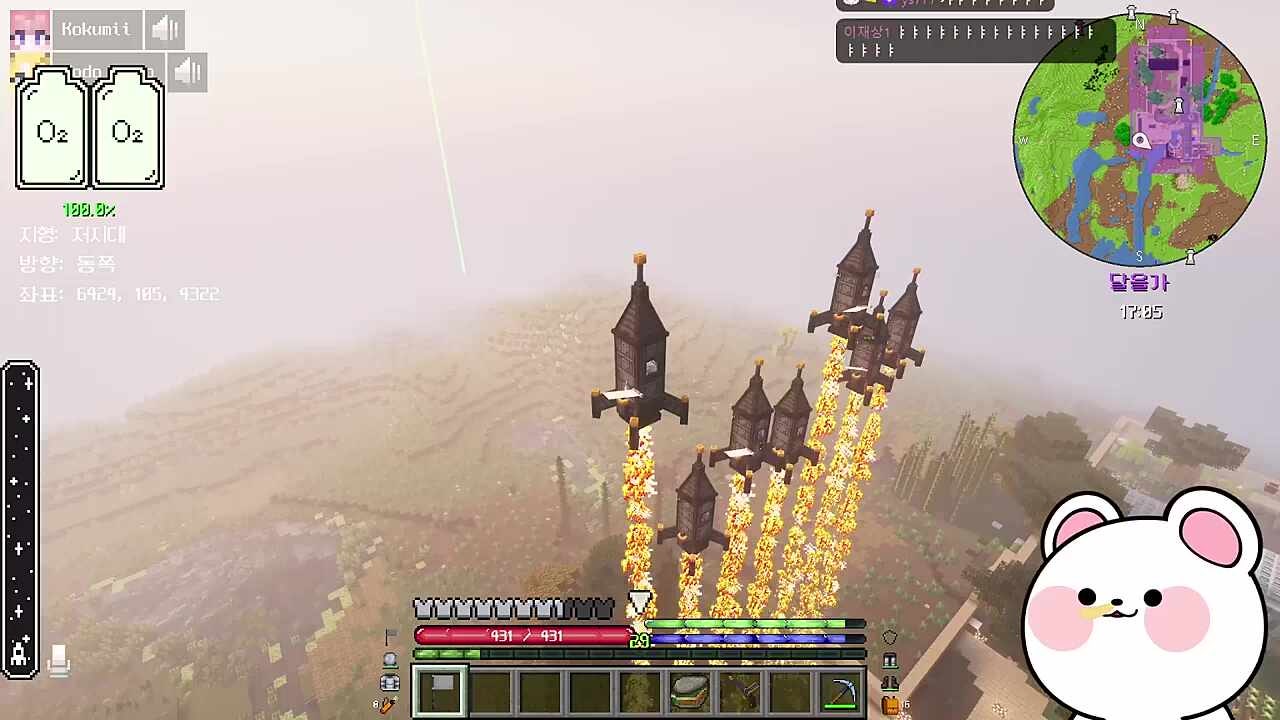Select the pickaxe hotbar slot
Screen dimensions: 1280x720
[x=839, y=691]
